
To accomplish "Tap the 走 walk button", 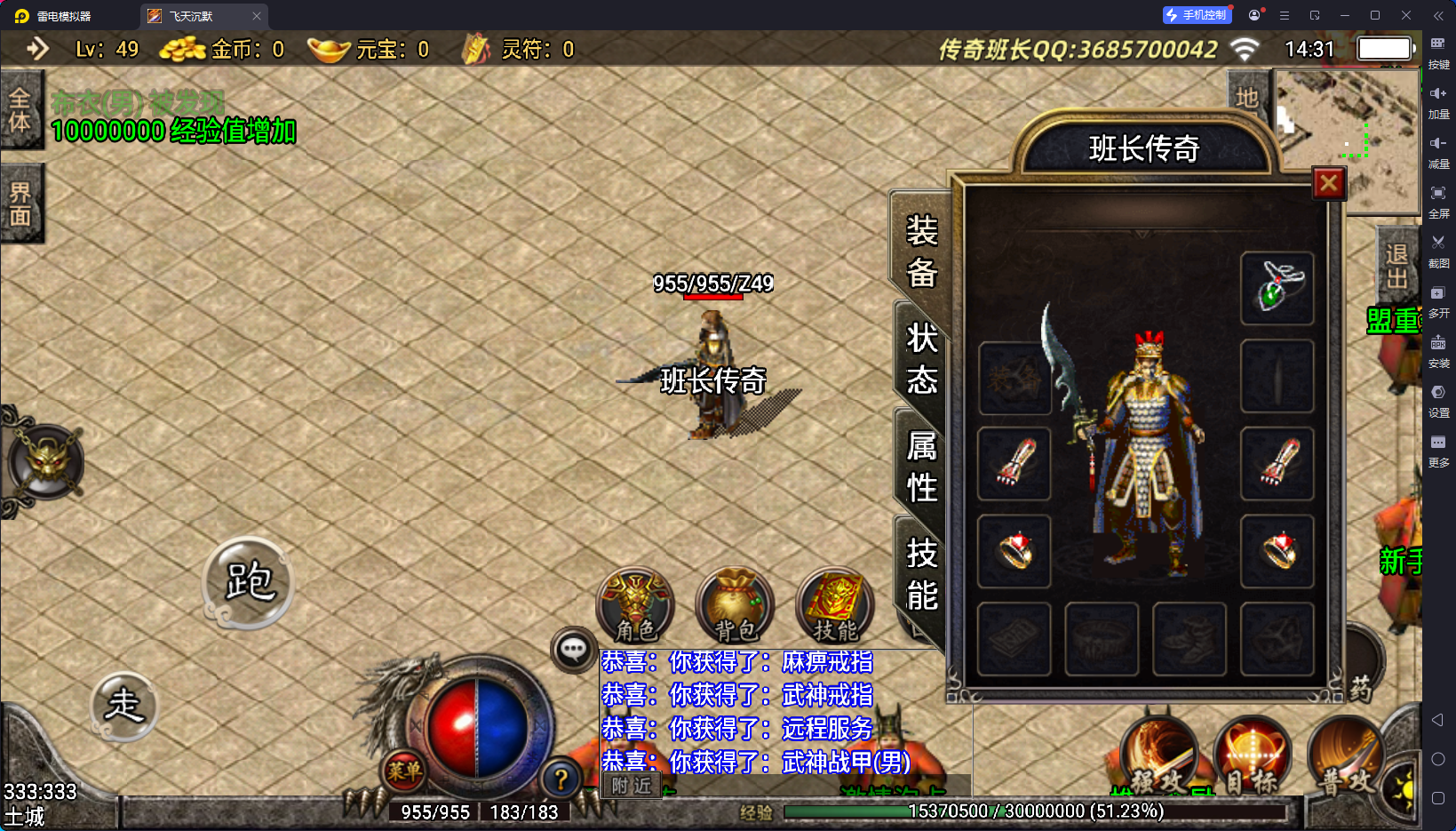I will pyautogui.click(x=124, y=706).
